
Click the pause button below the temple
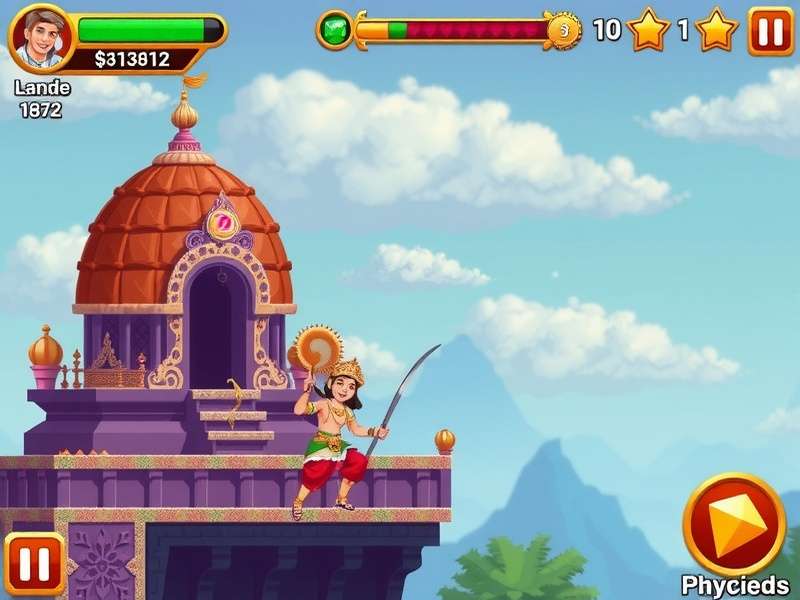coord(35,564)
